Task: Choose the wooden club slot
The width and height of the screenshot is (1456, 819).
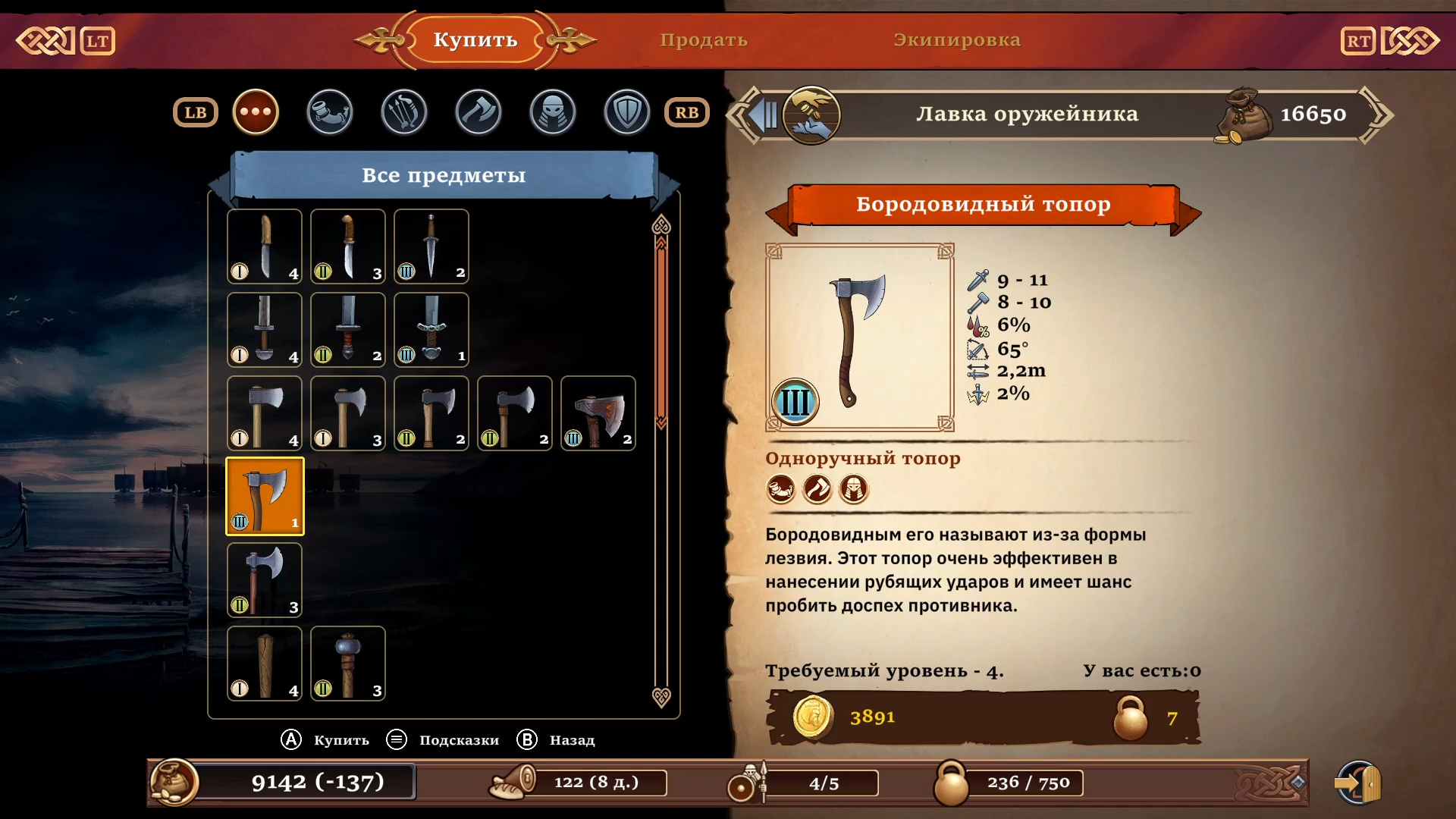Action: pyautogui.click(x=265, y=664)
